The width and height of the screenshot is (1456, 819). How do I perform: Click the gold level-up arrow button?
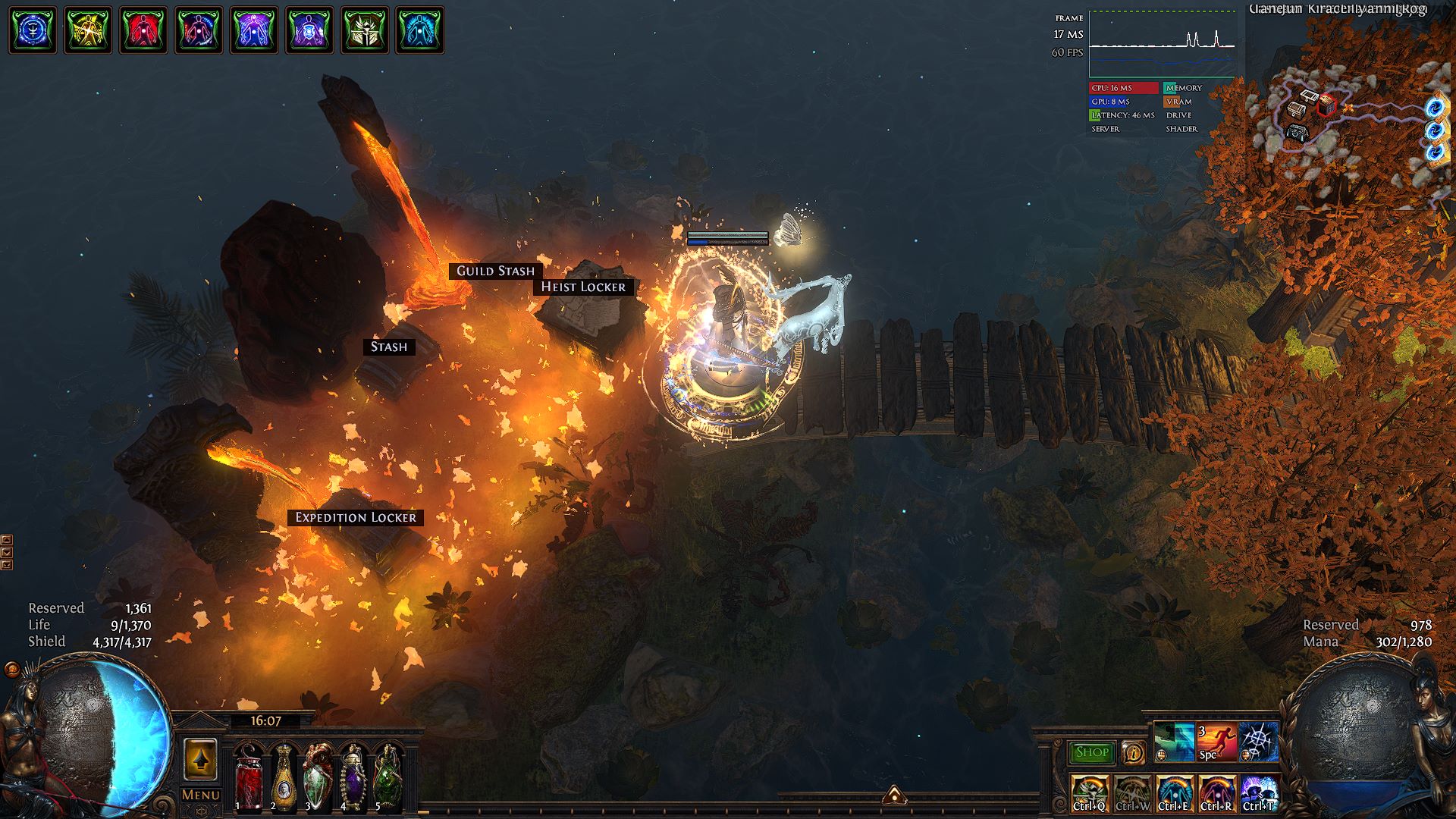pyautogui.click(x=200, y=759)
